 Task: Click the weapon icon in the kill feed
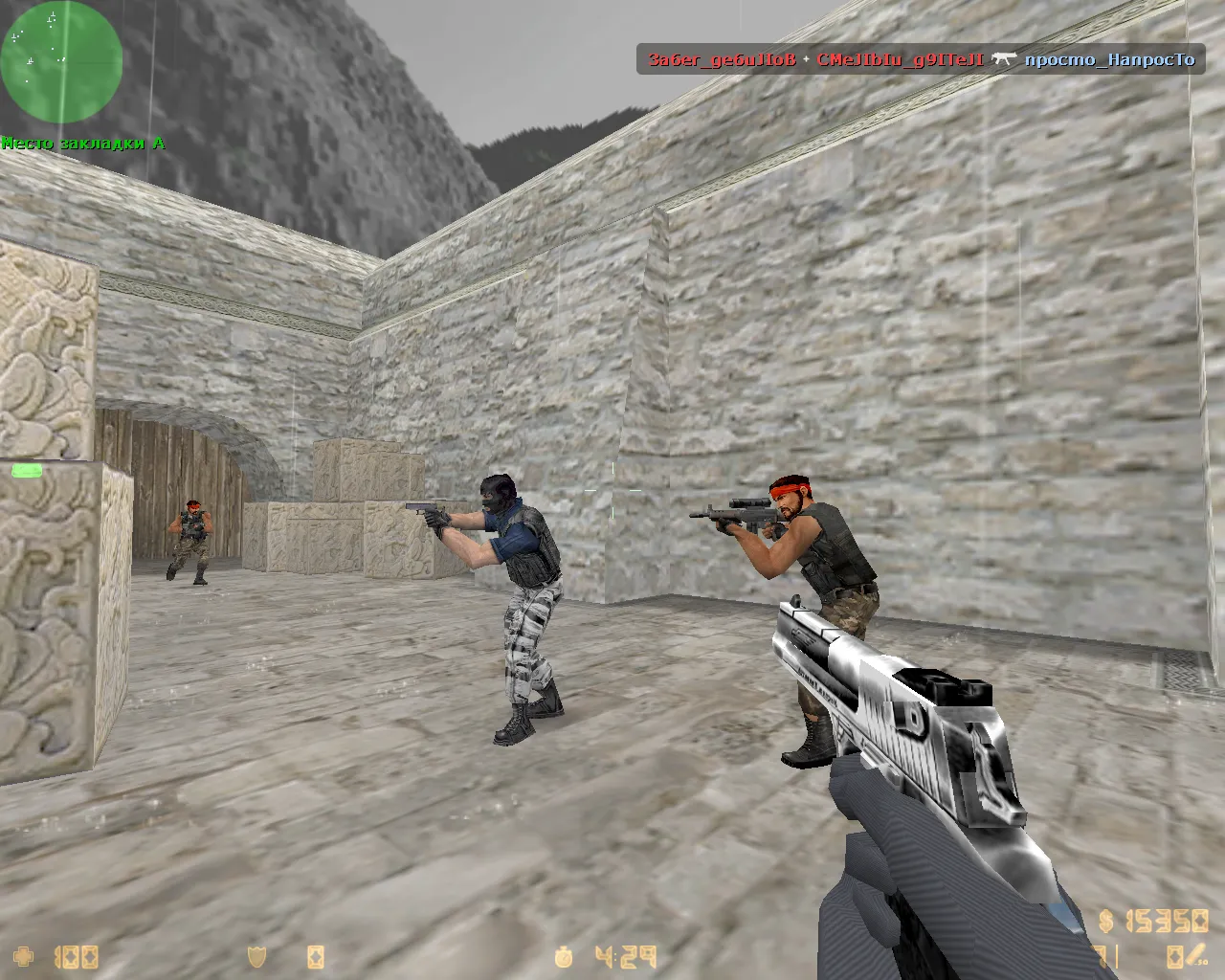pos(1003,59)
